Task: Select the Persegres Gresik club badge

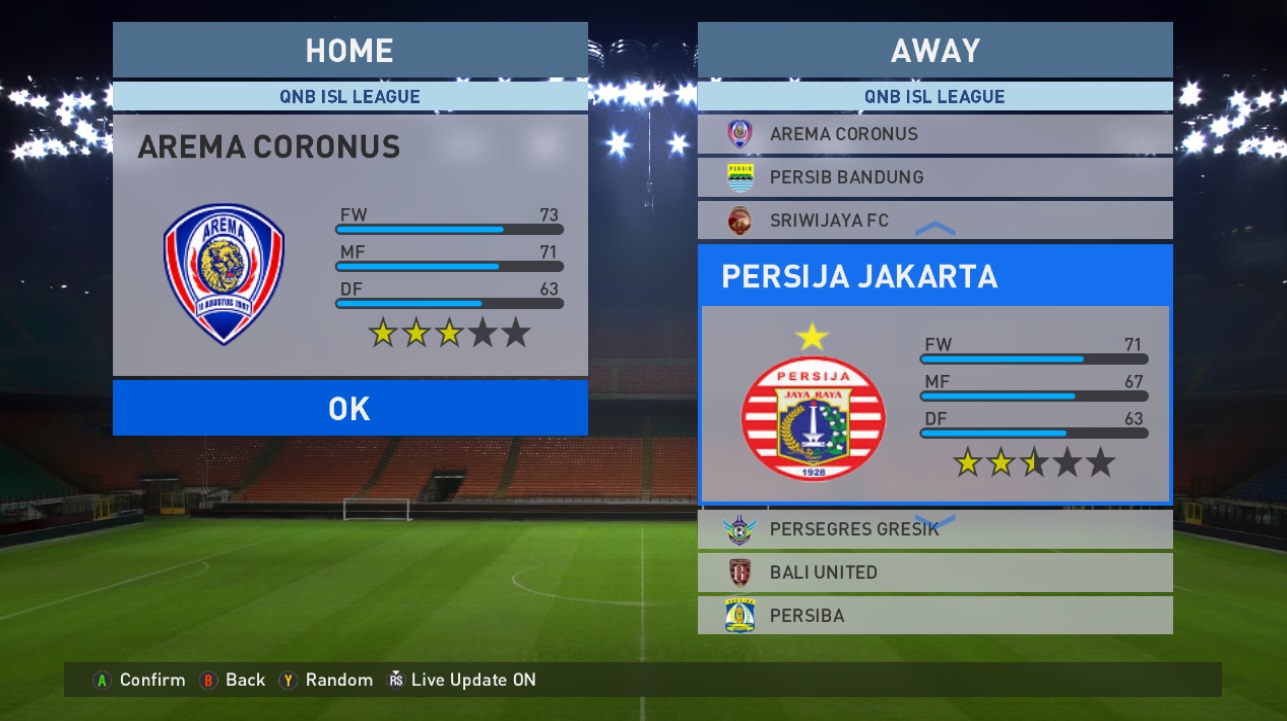Action: point(739,529)
